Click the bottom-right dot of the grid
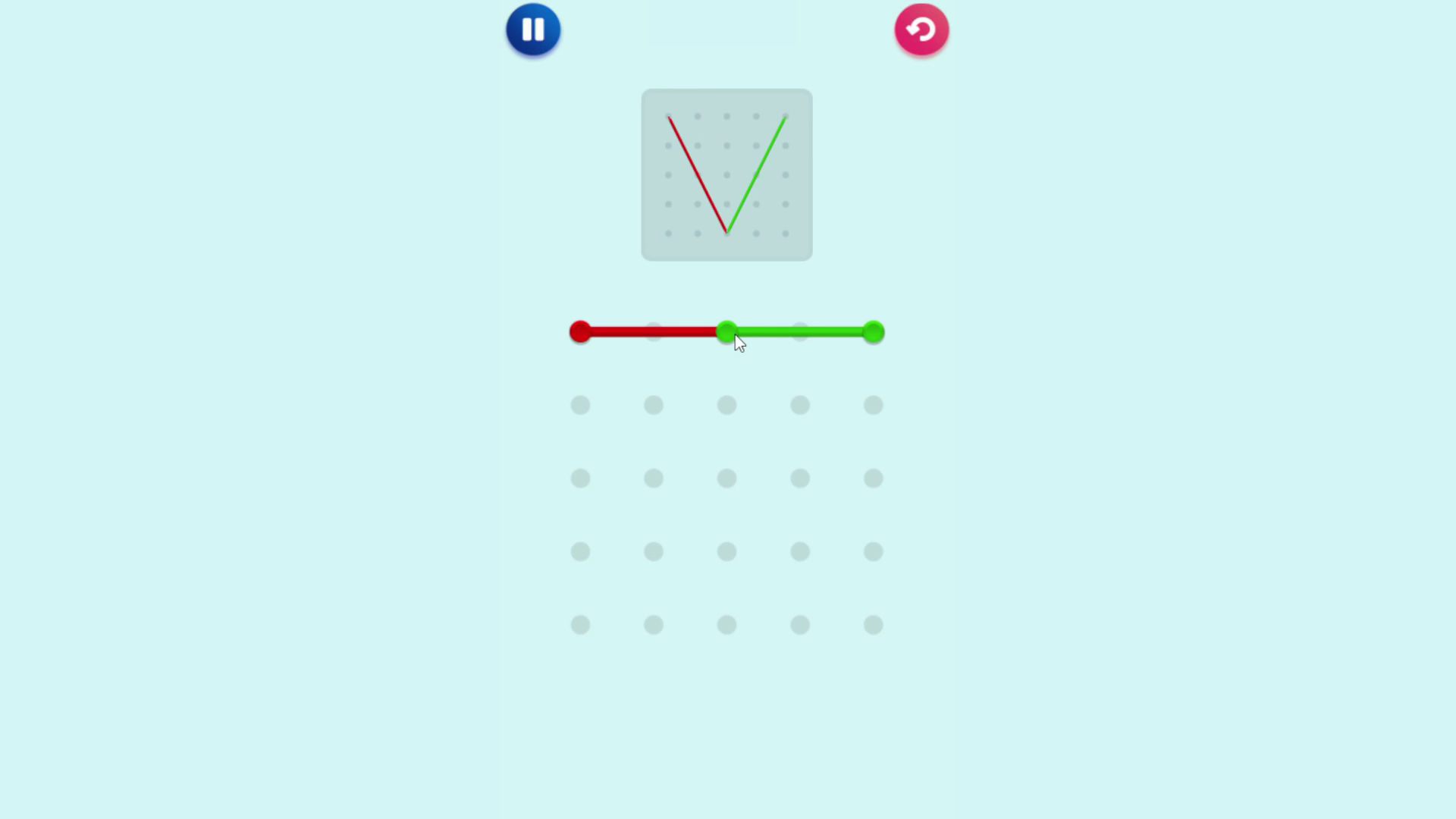This screenshot has width=1456, height=819. (x=873, y=624)
